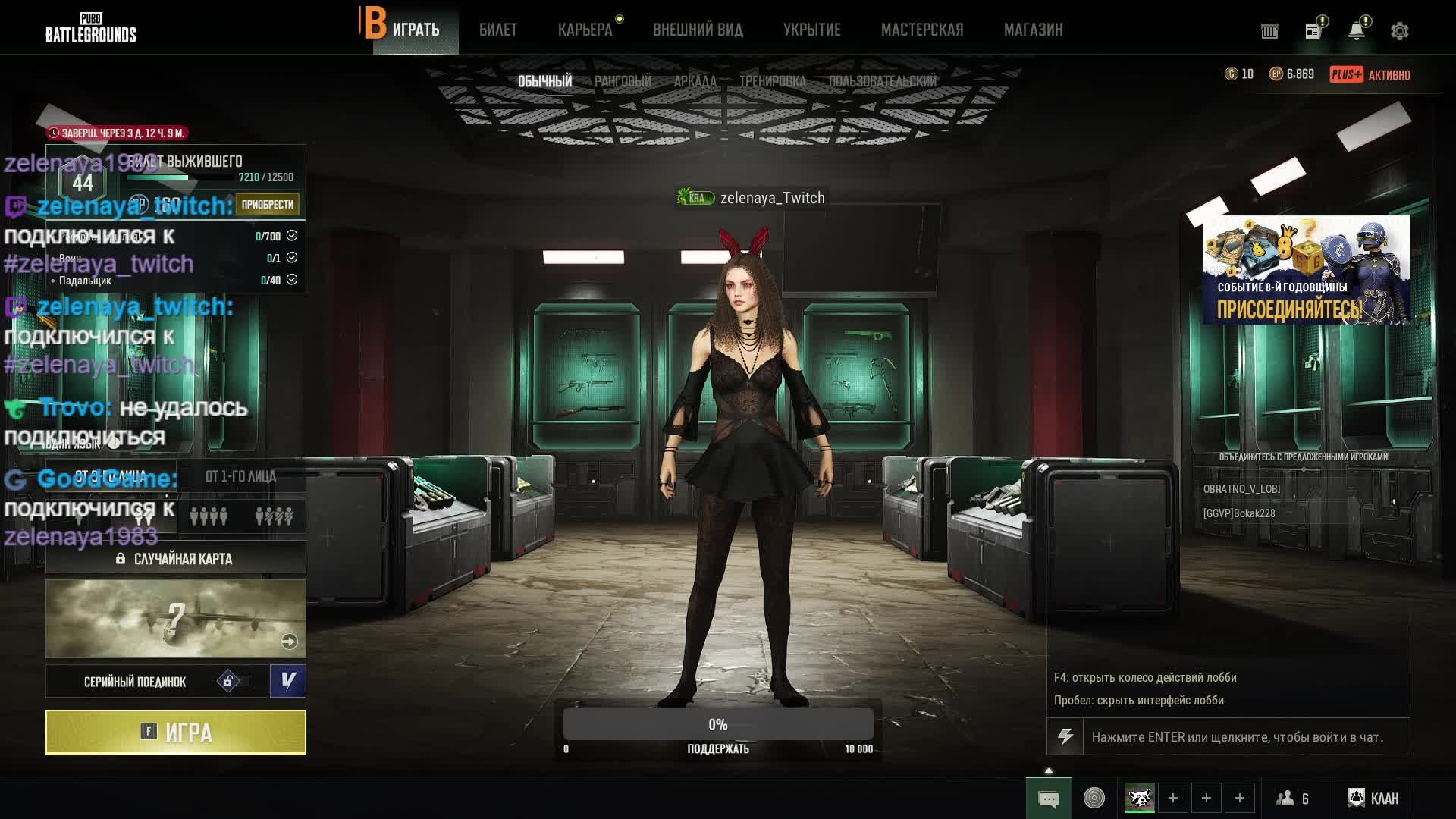
Task: Open the СЛУЧАЙНАЯ КАРТА map selection
Action: coord(176,559)
